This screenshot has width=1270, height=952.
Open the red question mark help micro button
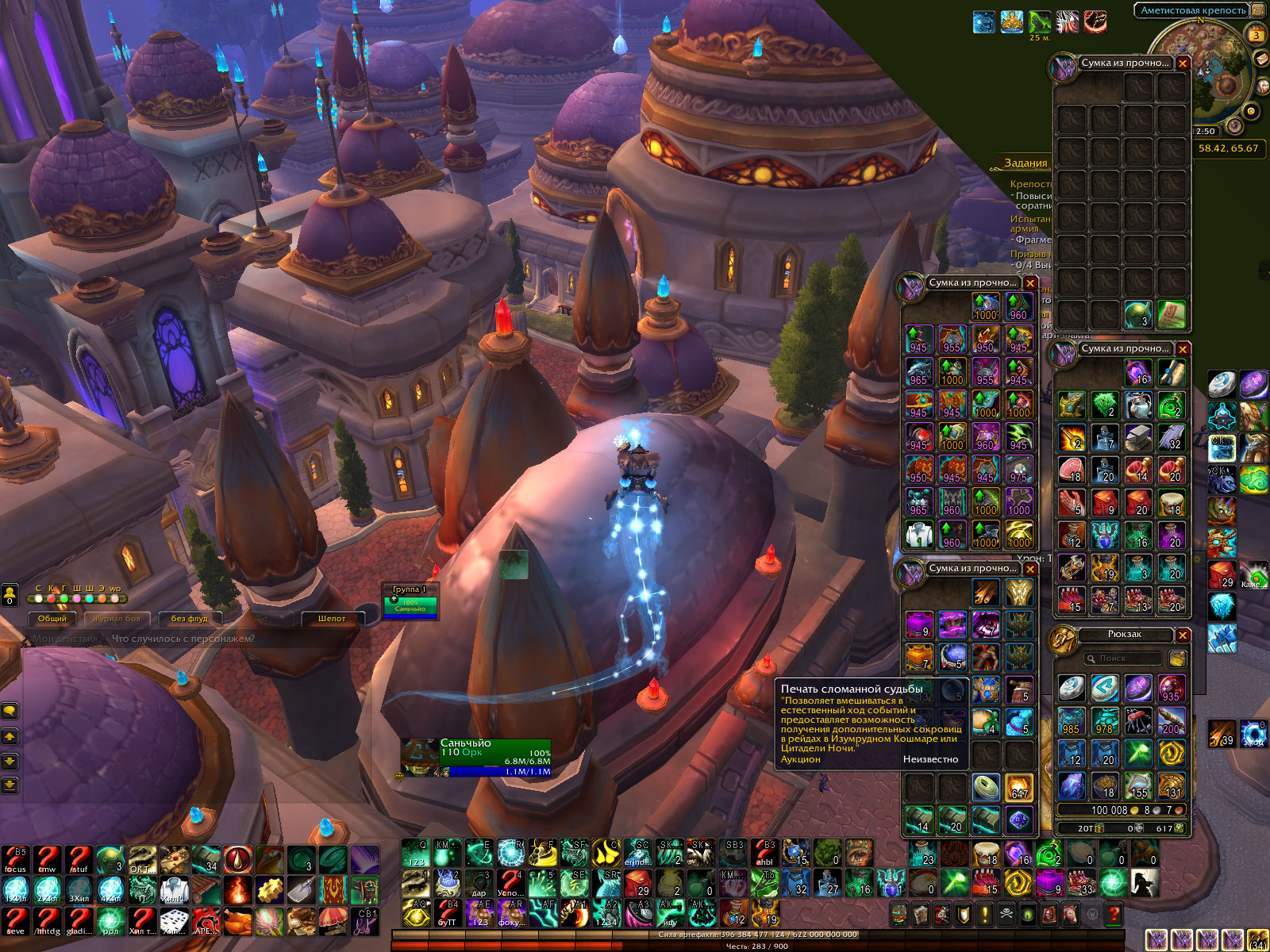(1114, 914)
